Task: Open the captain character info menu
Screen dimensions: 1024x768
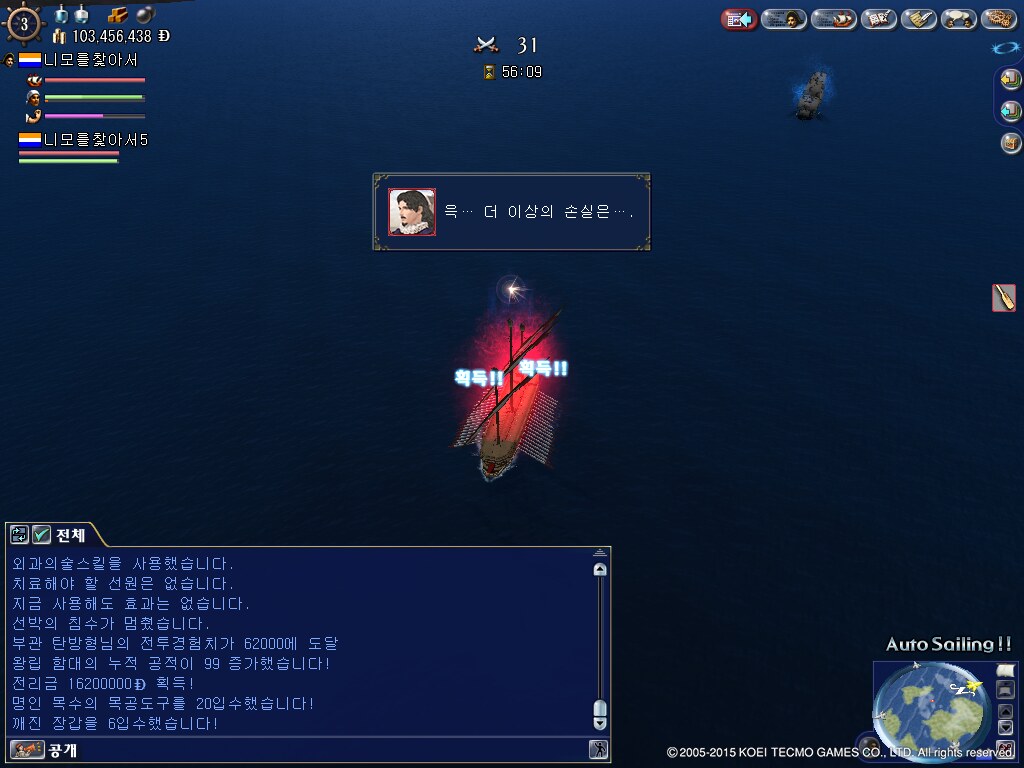Action: pos(784,19)
